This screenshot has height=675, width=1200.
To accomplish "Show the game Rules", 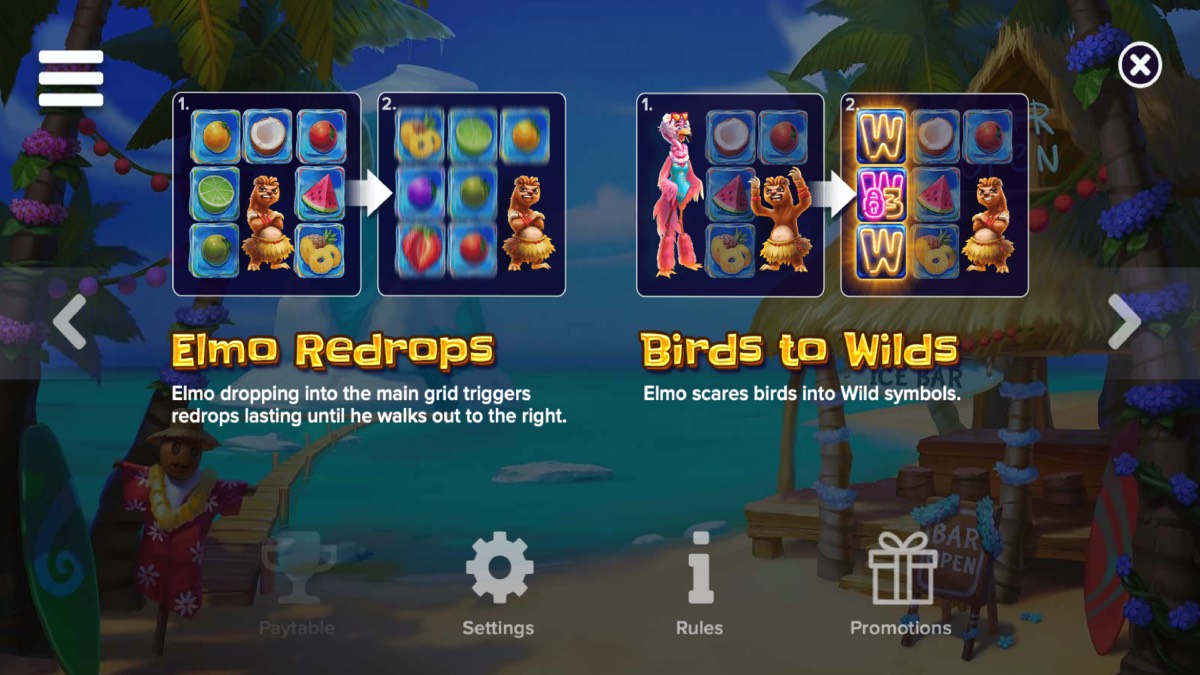I will [x=699, y=584].
